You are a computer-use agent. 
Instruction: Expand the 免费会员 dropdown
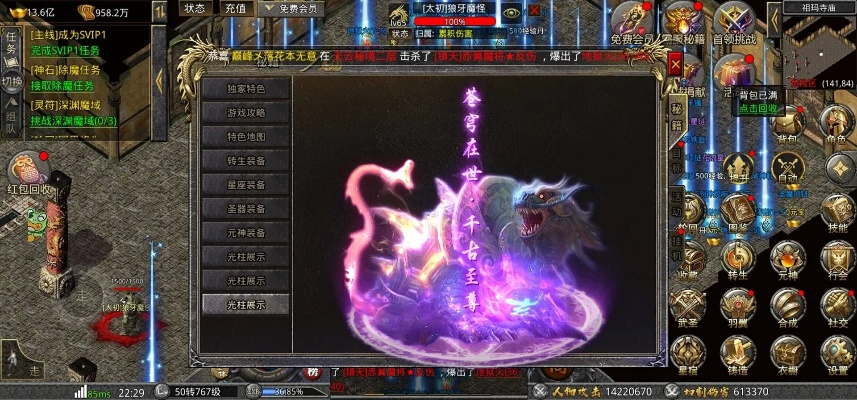pos(290,9)
